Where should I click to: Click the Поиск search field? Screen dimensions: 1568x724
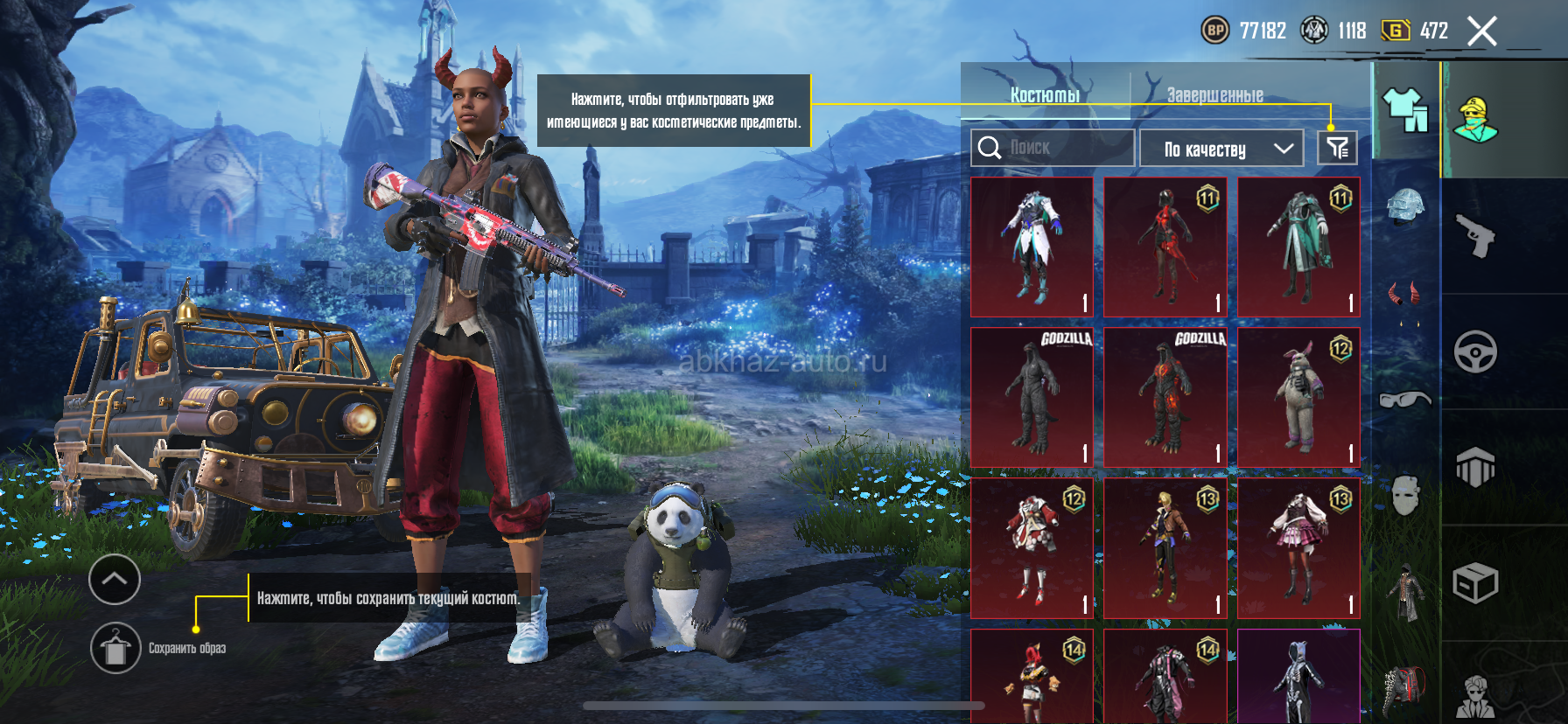[x=1053, y=148]
